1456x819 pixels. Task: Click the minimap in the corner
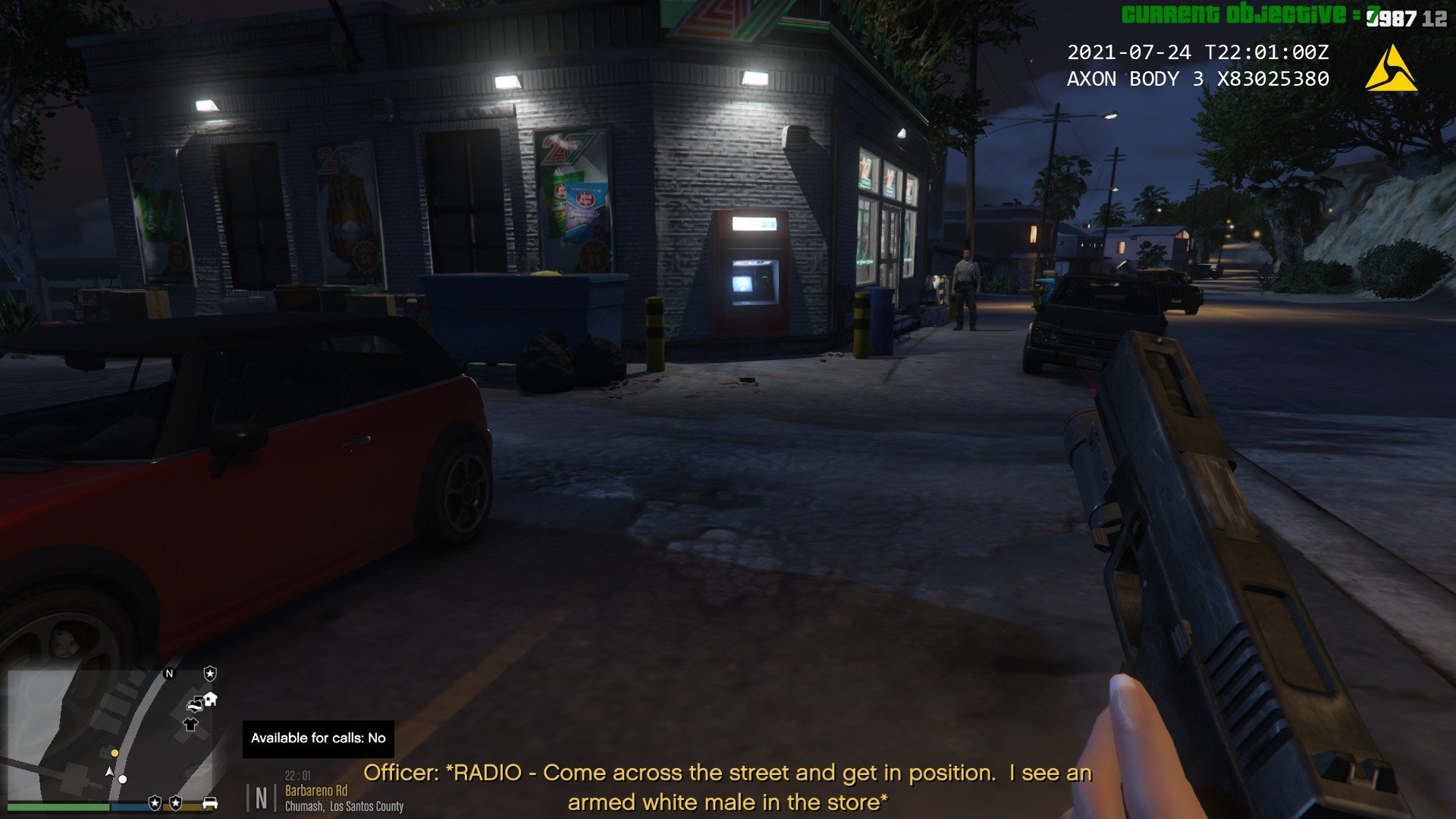114,734
